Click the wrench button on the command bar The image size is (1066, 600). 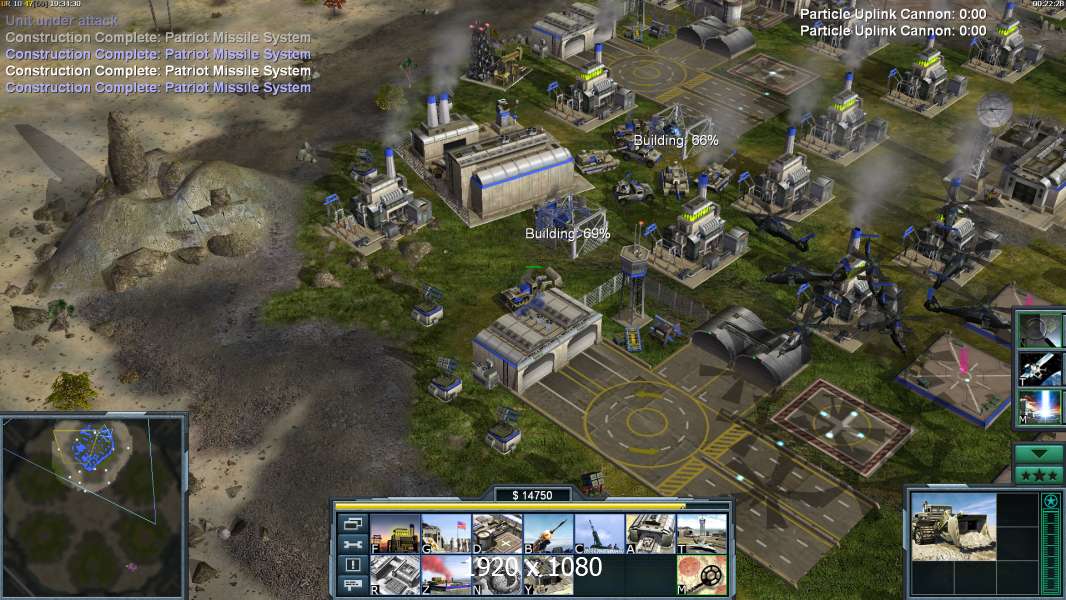coord(352,544)
